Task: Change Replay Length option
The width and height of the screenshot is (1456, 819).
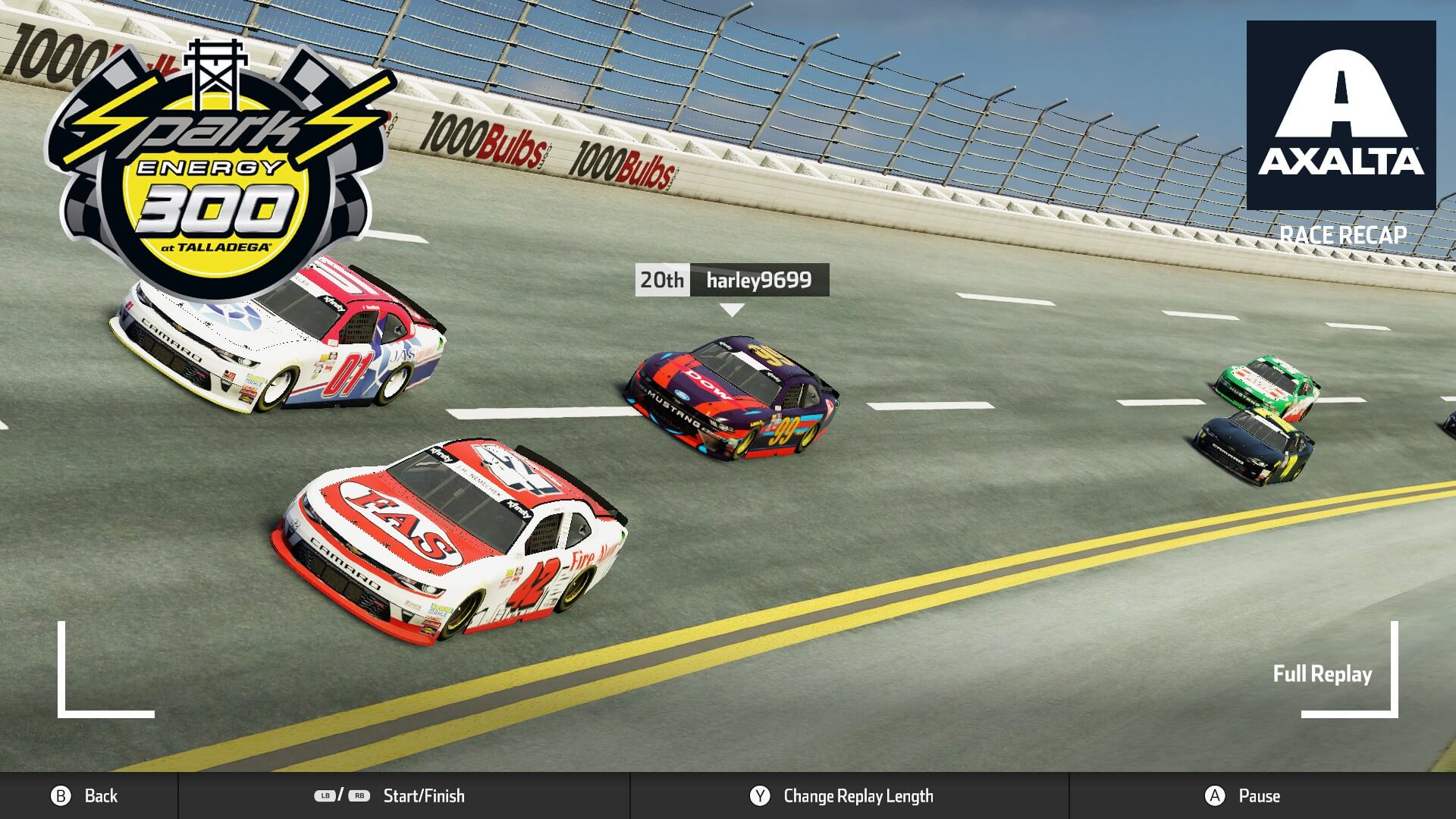Action: [x=842, y=795]
